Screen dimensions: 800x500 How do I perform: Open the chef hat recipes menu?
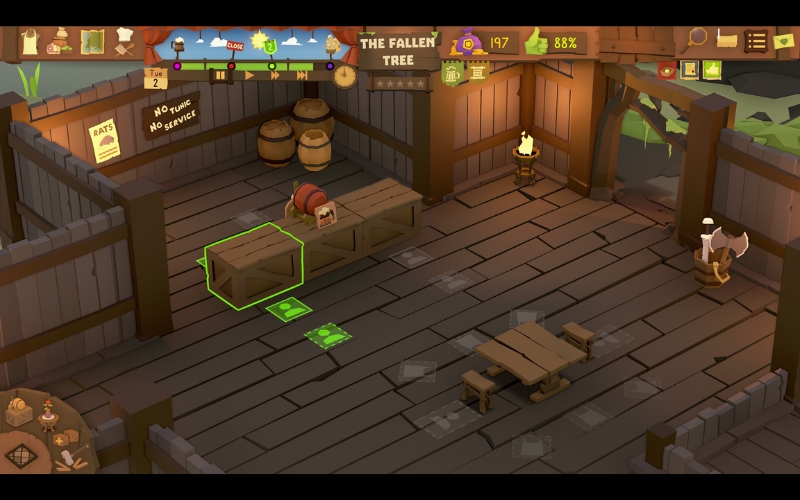click(x=124, y=41)
